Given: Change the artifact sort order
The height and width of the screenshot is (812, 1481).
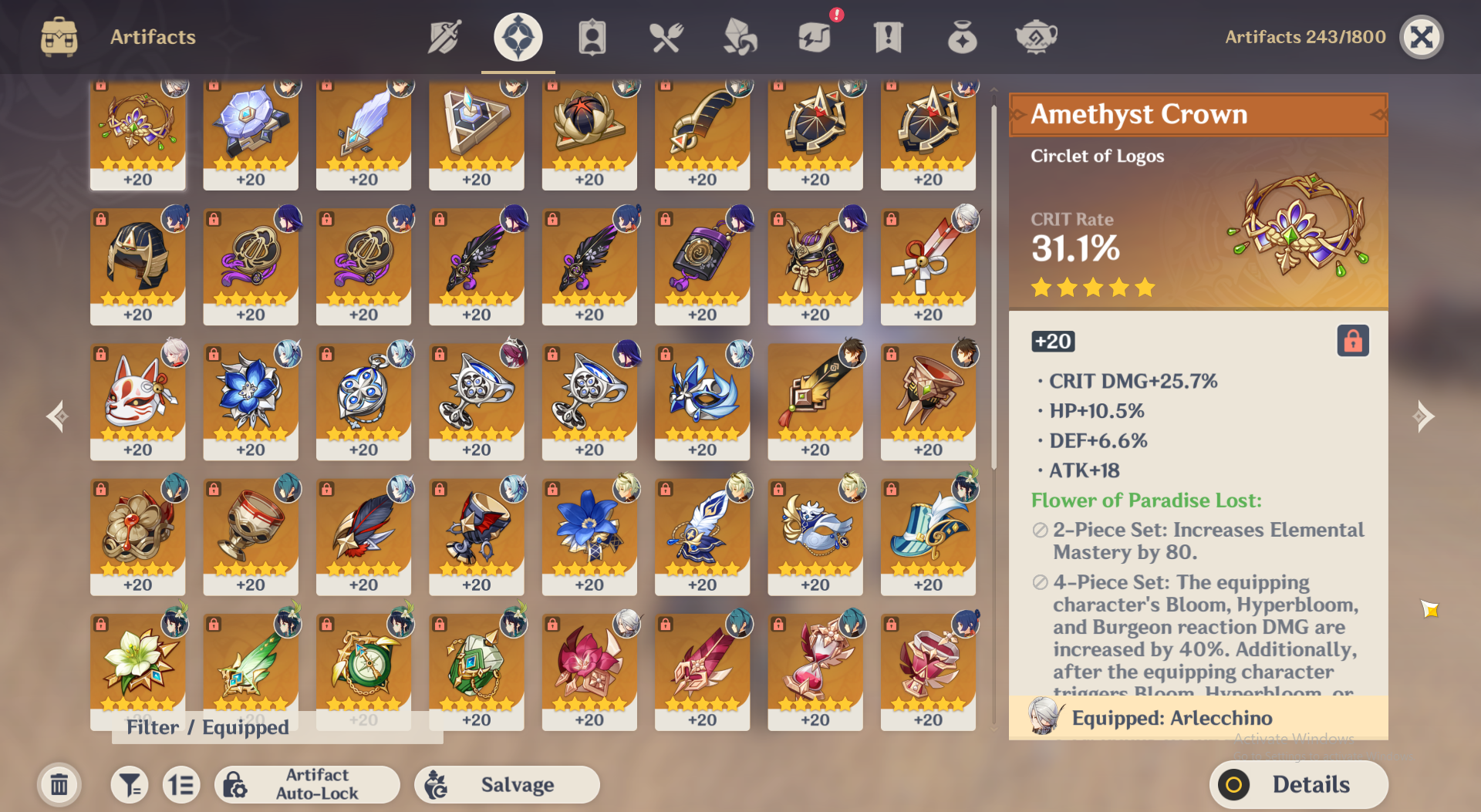Looking at the screenshot, I should click(x=181, y=785).
